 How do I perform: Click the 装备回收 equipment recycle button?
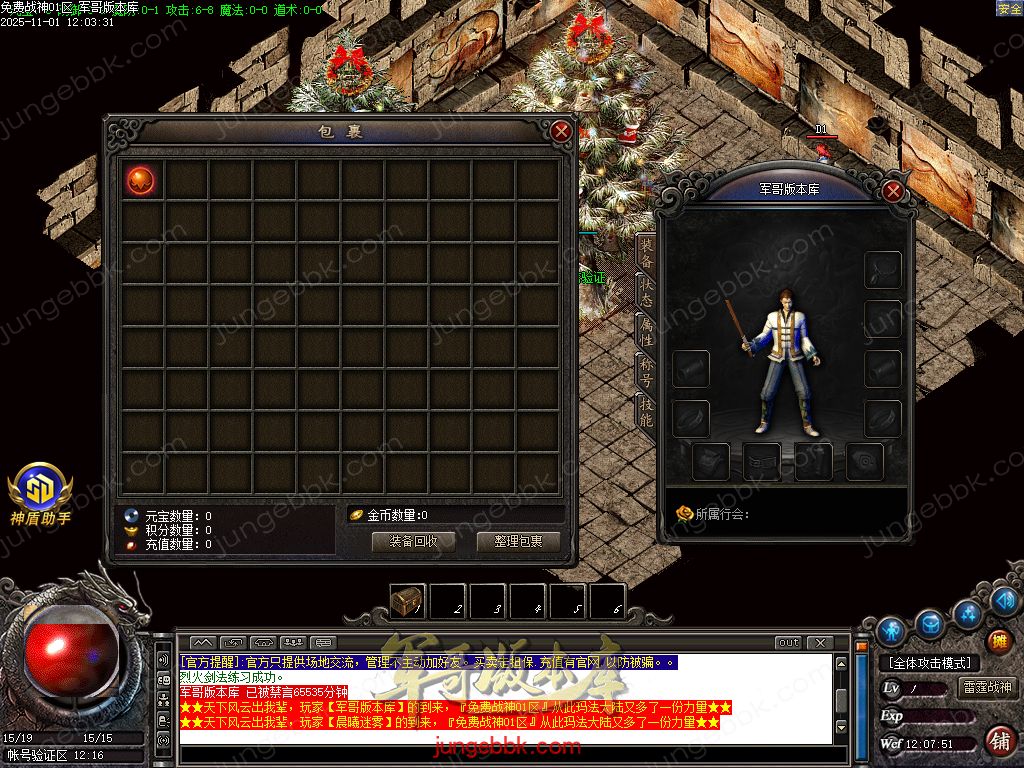413,541
